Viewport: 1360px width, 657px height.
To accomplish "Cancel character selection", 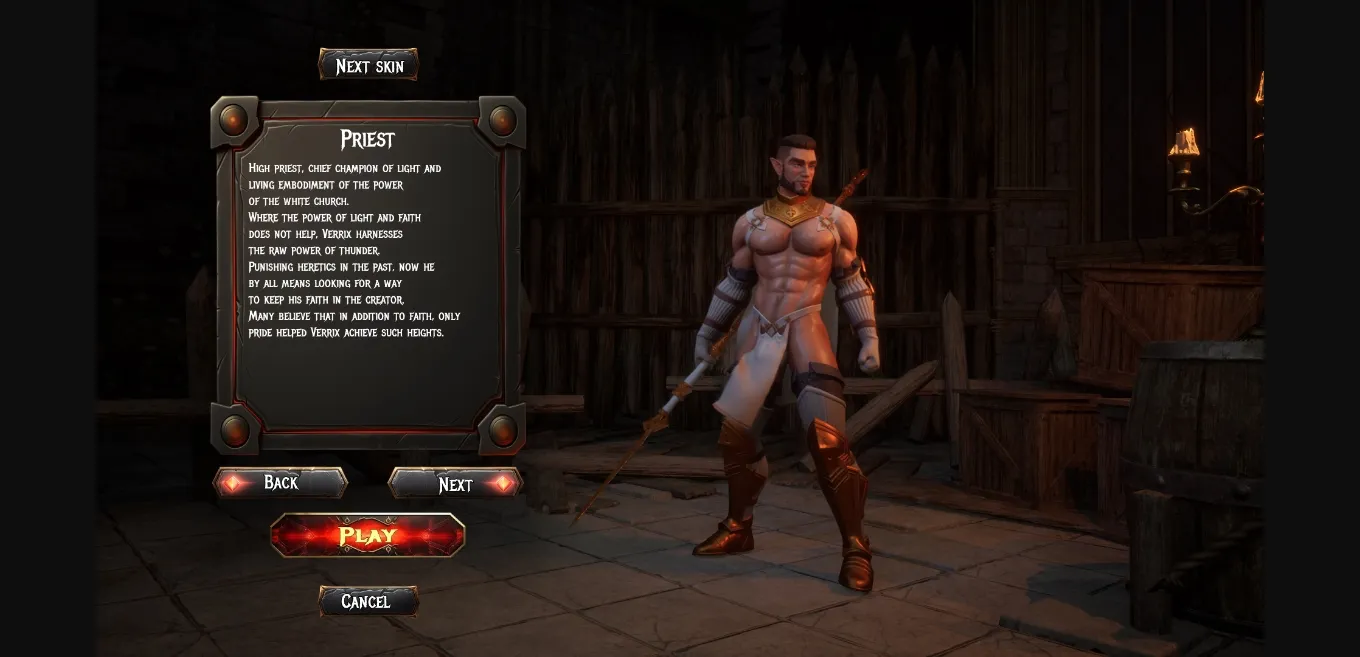I will pyautogui.click(x=367, y=601).
